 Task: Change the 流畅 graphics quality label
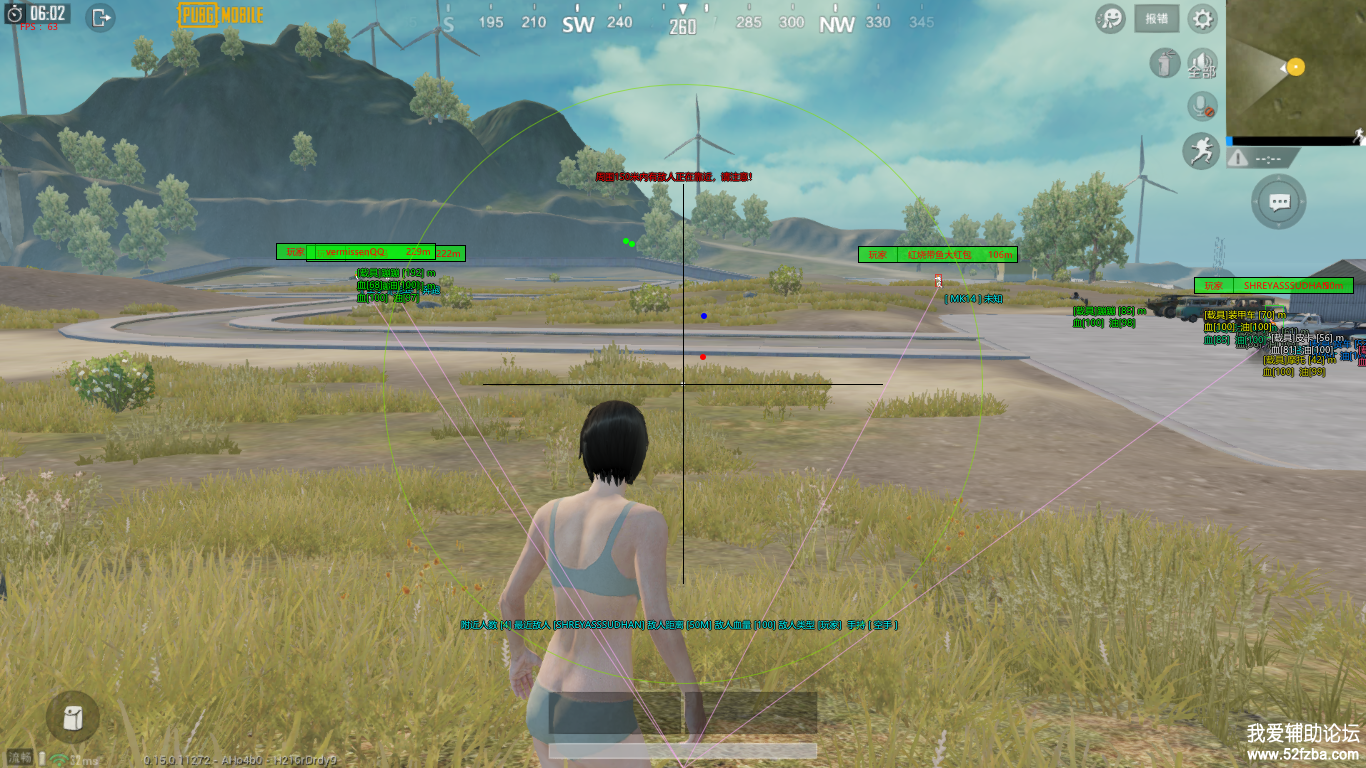click(20, 758)
